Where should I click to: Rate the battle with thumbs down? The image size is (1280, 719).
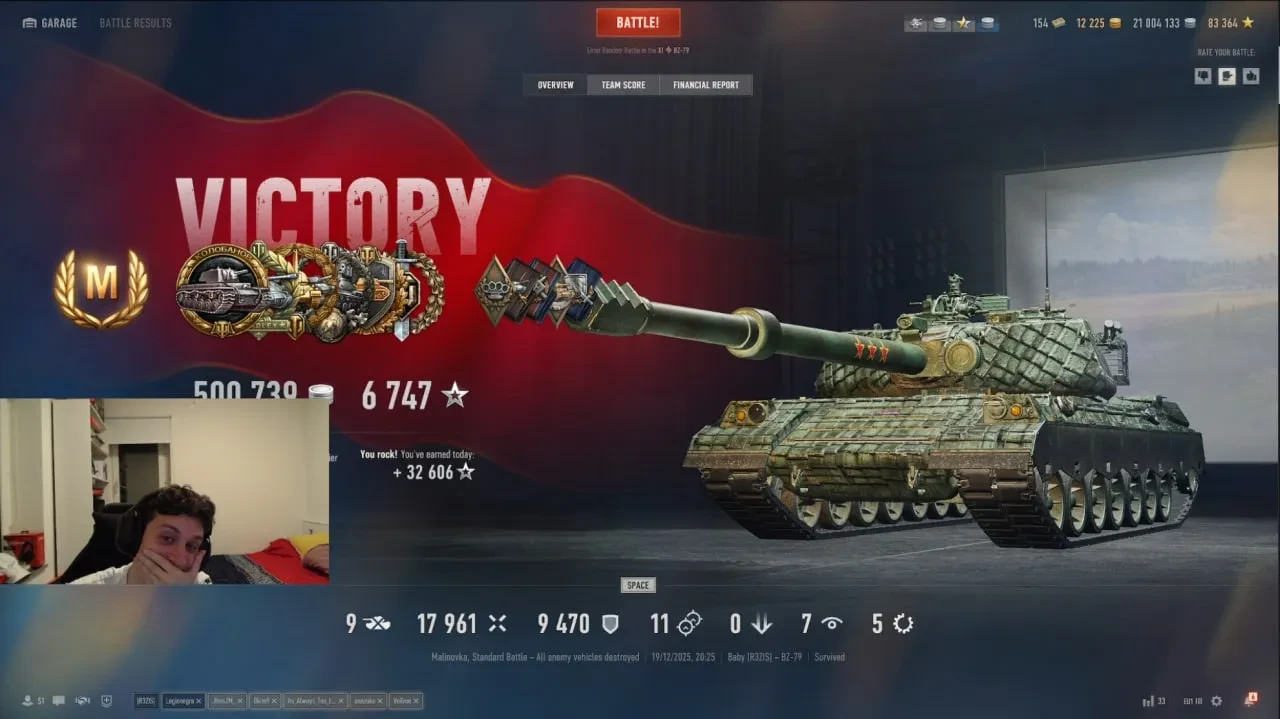pyautogui.click(x=1203, y=76)
